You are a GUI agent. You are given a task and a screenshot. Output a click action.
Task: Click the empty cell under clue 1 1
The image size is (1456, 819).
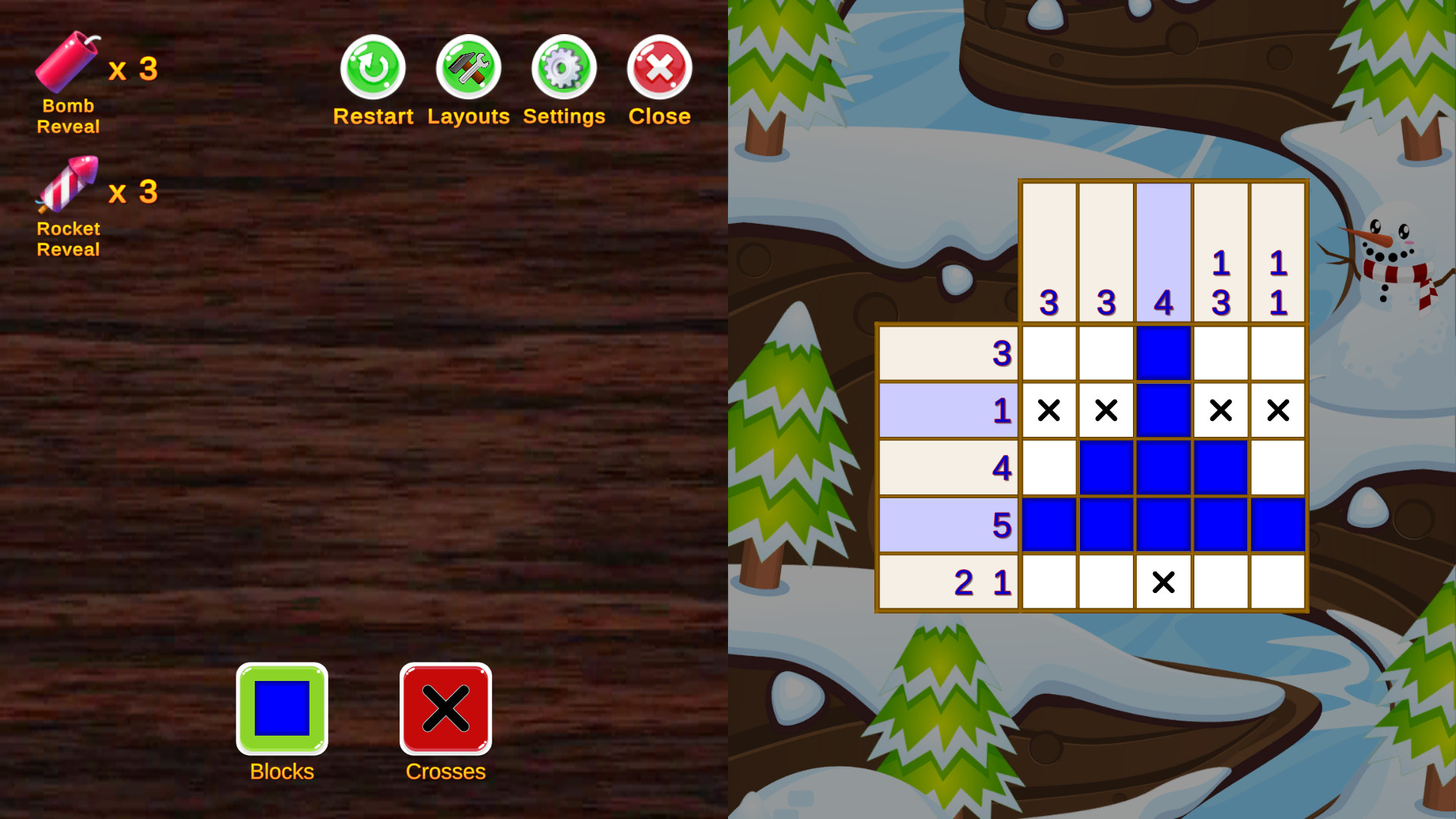(1279, 353)
